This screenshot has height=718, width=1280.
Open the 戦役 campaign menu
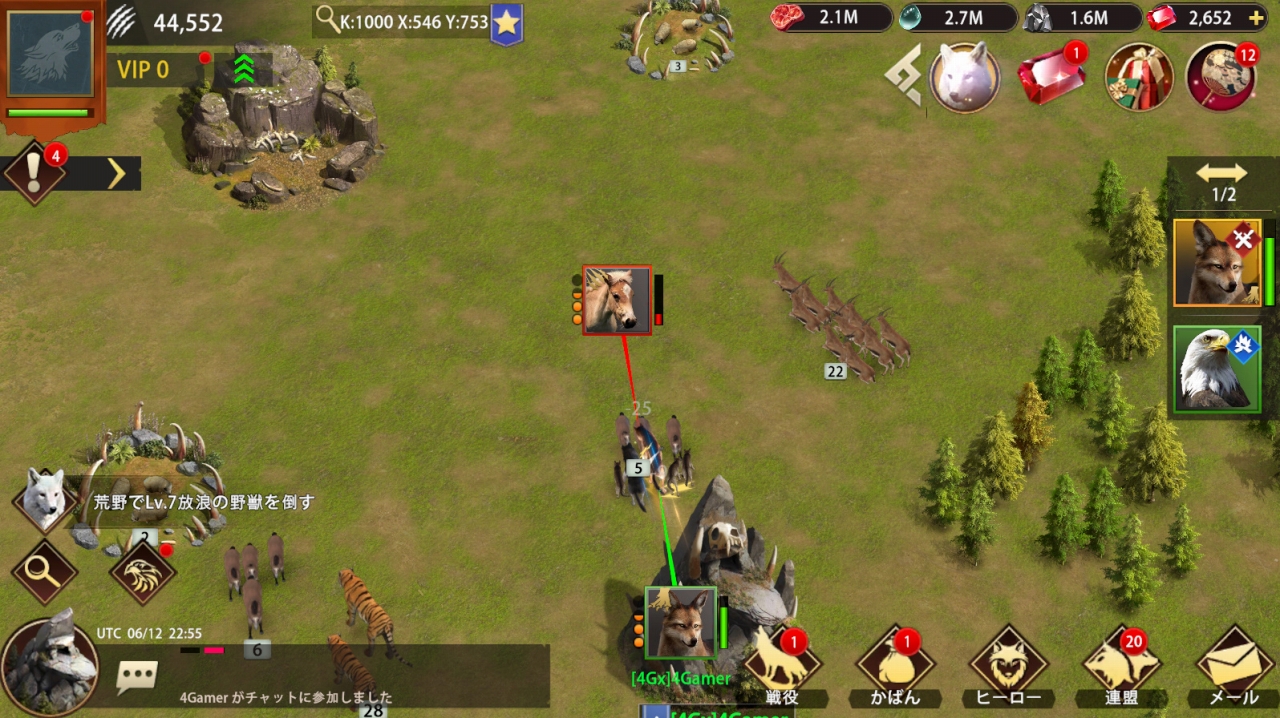(x=783, y=665)
